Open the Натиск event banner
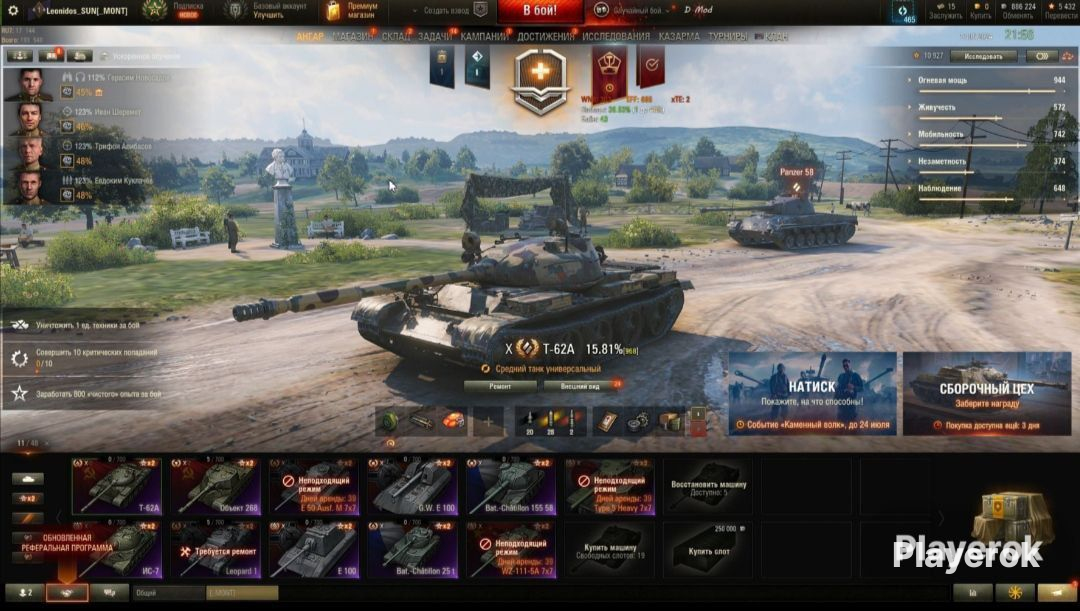The width and height of the screenshot is (1080, 611). [x=812, y=393]
